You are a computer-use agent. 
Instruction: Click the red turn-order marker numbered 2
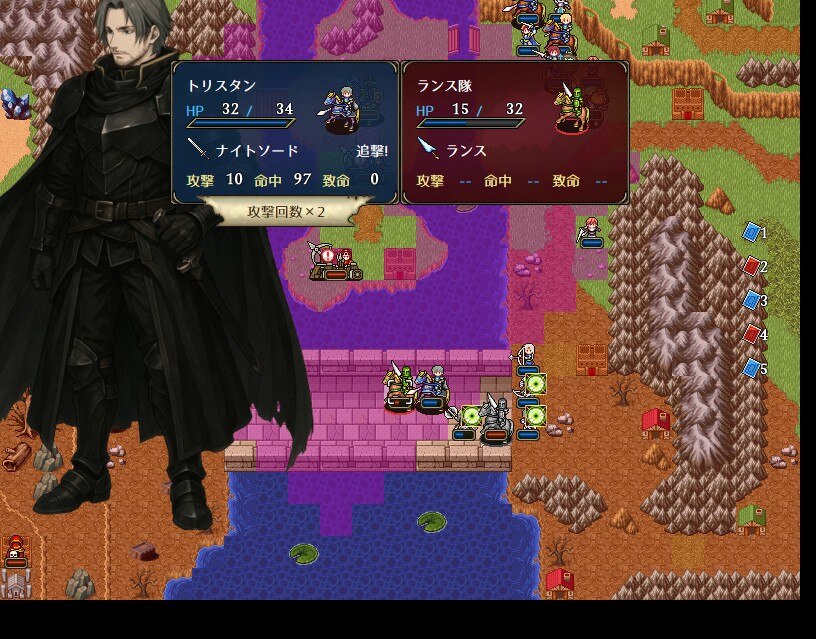752,267
